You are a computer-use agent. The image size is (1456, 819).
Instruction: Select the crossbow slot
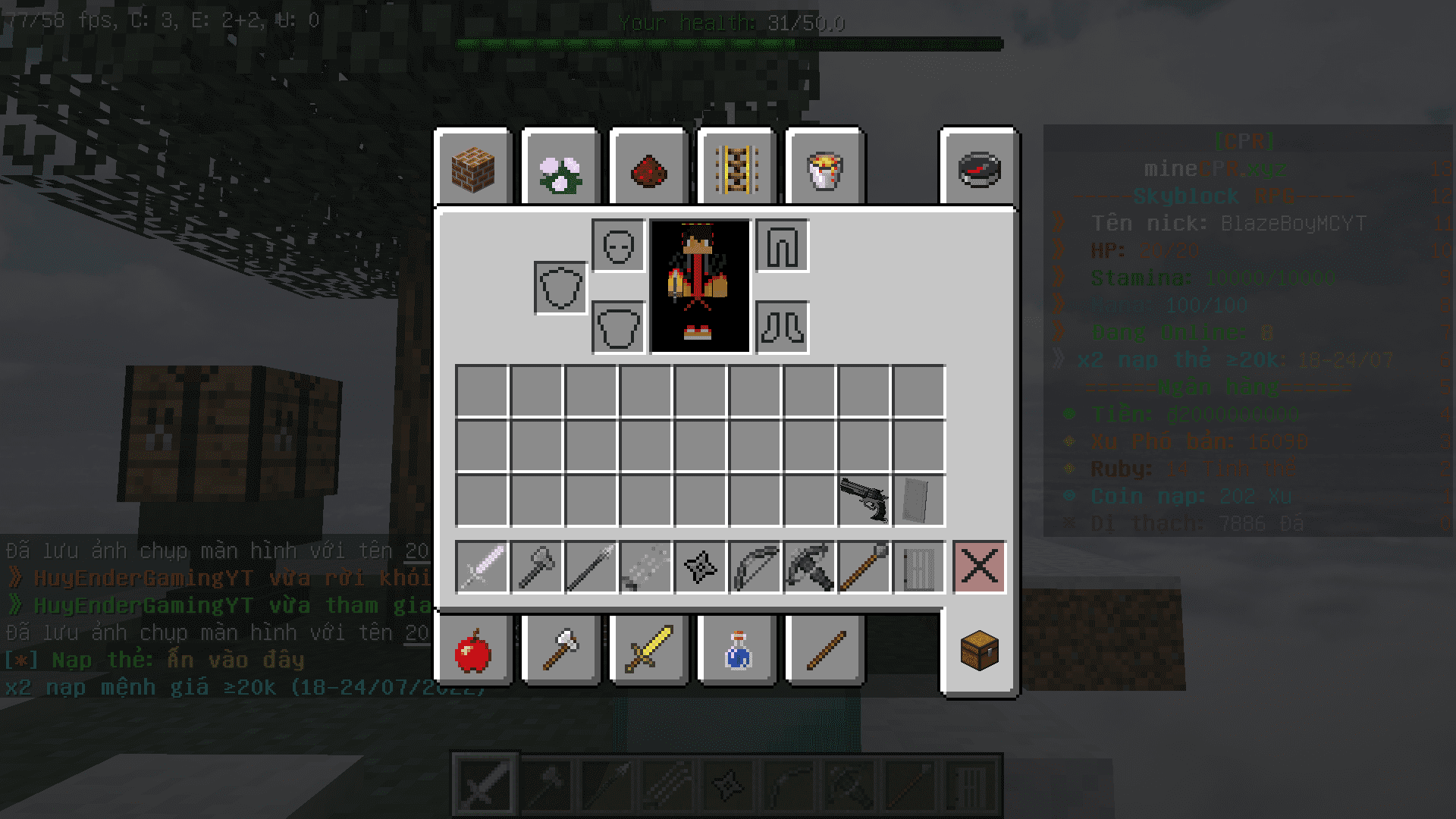(810, 566)
